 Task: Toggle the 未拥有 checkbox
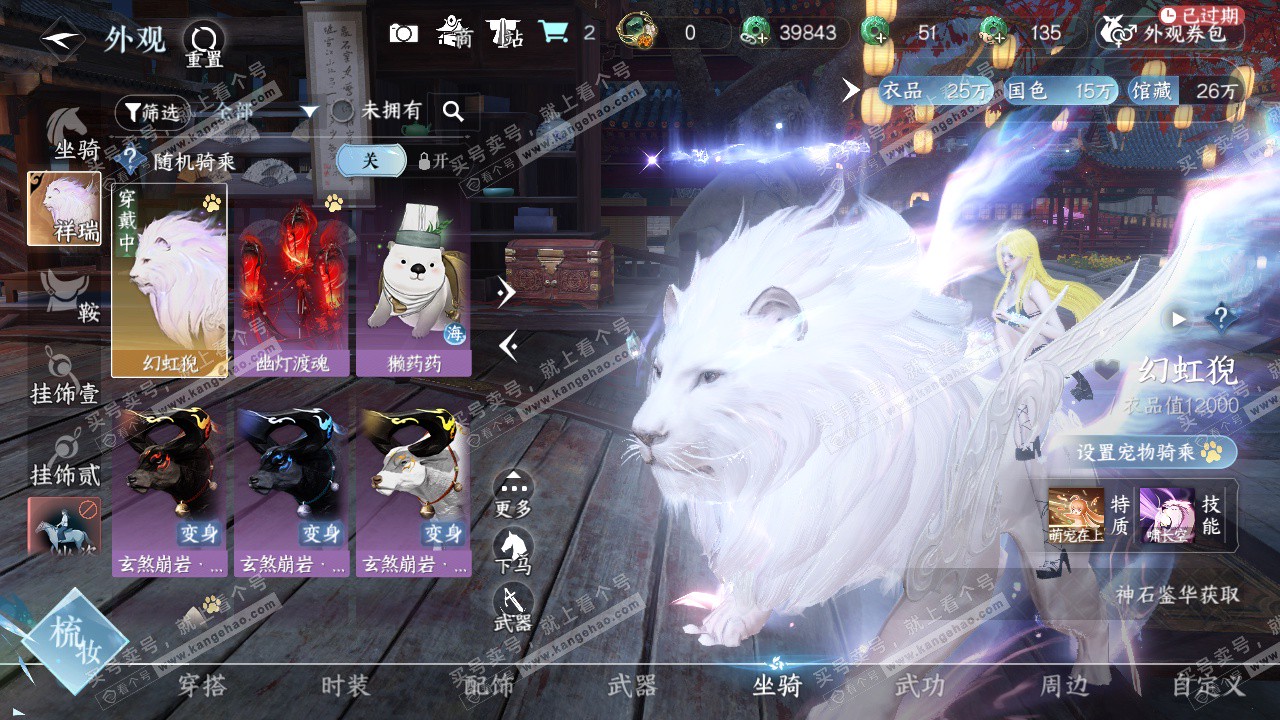click(343, 111)
